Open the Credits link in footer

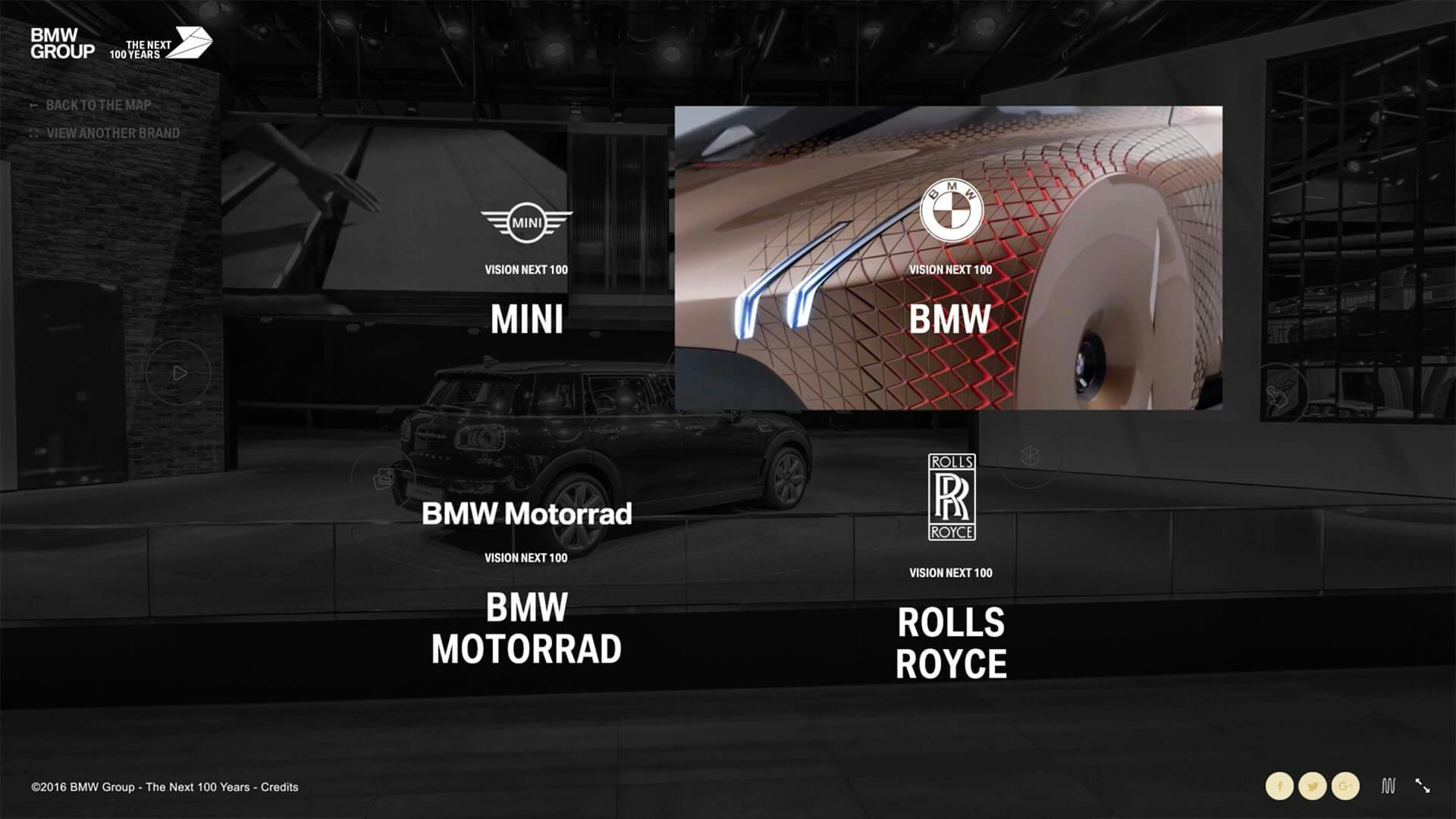click(x=279, y=787)
